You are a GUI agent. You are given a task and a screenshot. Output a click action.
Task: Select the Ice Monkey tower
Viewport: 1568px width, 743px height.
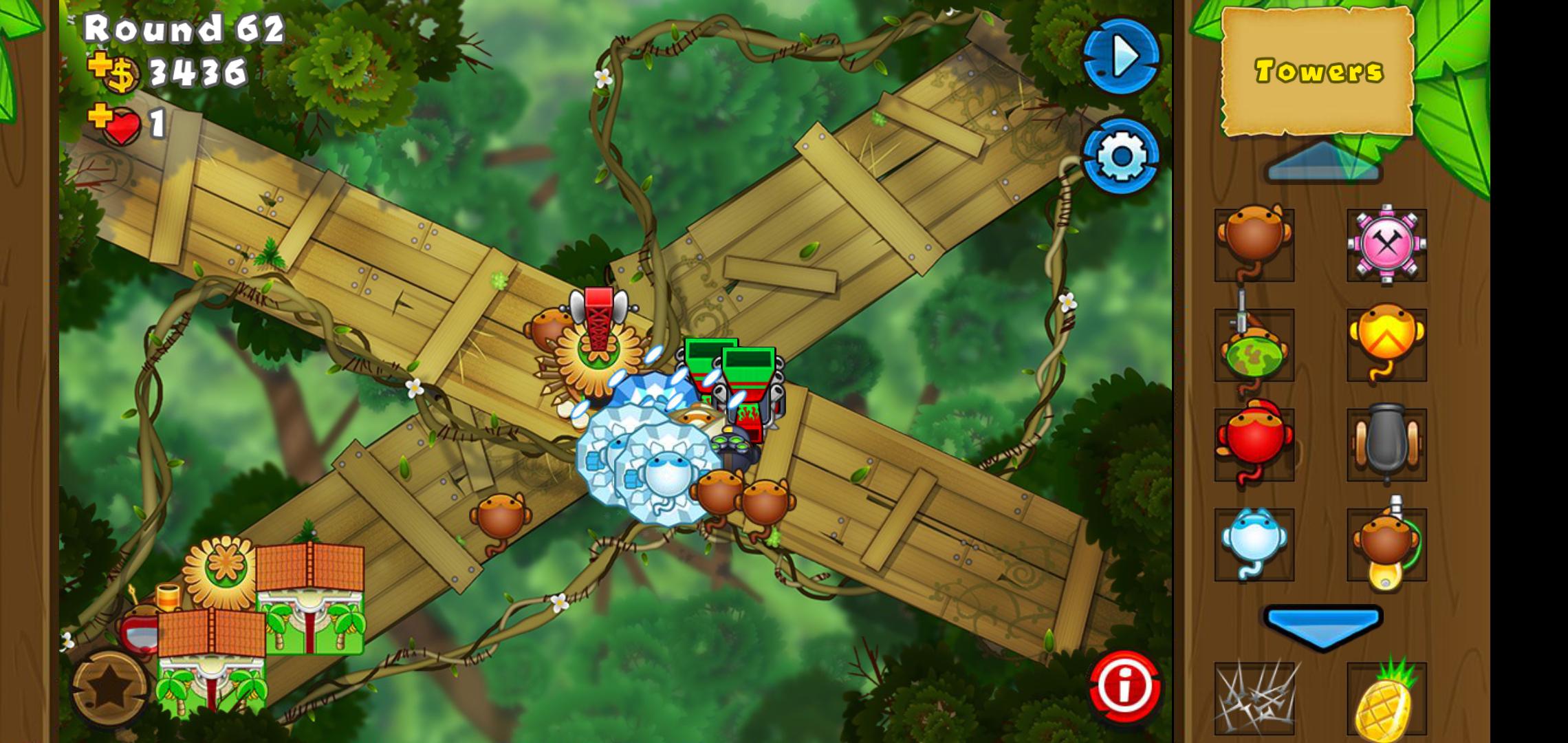click(x=1254, y=543)
